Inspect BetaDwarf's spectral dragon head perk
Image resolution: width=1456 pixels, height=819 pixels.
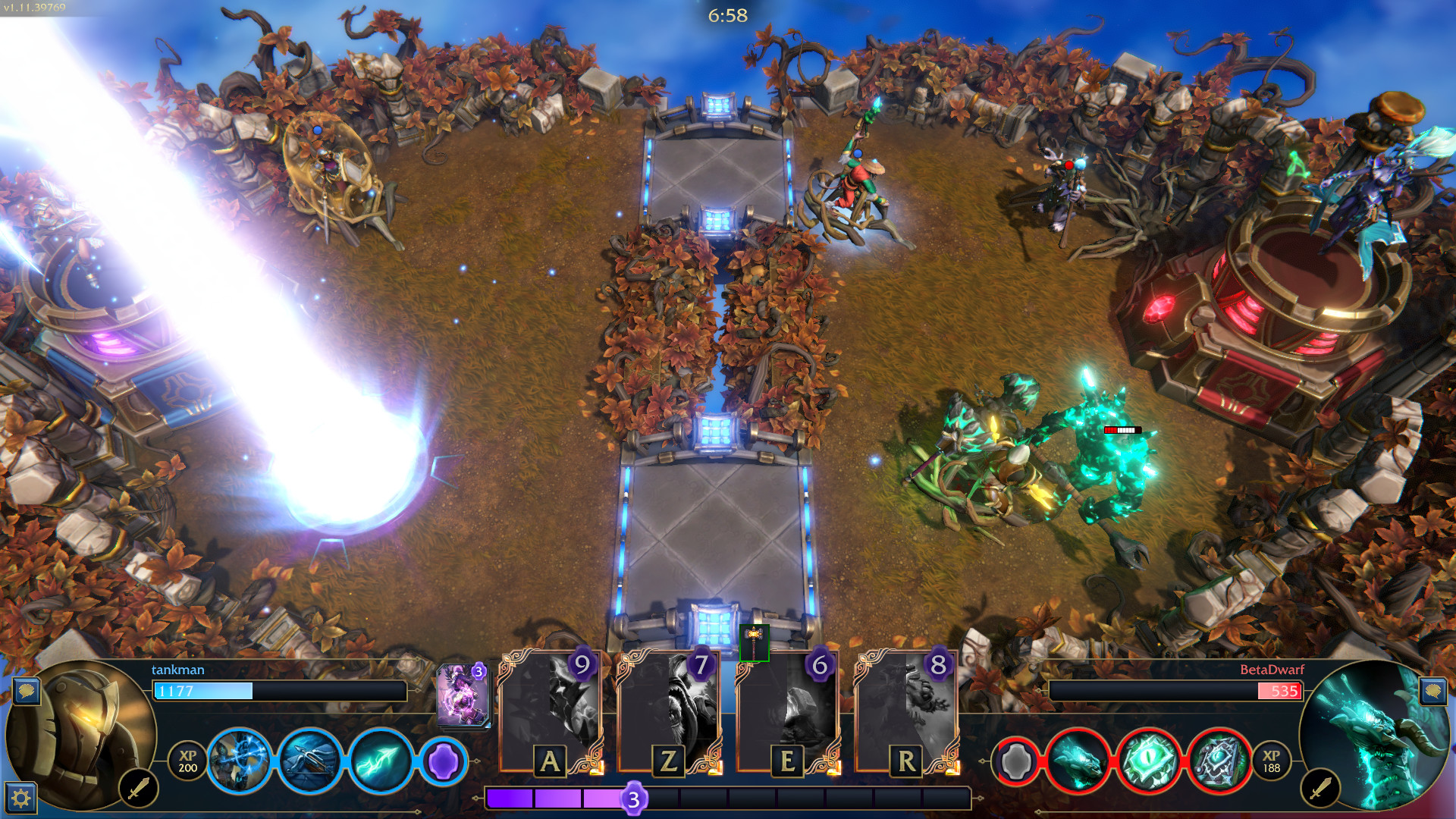pyautogui.click(x=1078, y=761)
